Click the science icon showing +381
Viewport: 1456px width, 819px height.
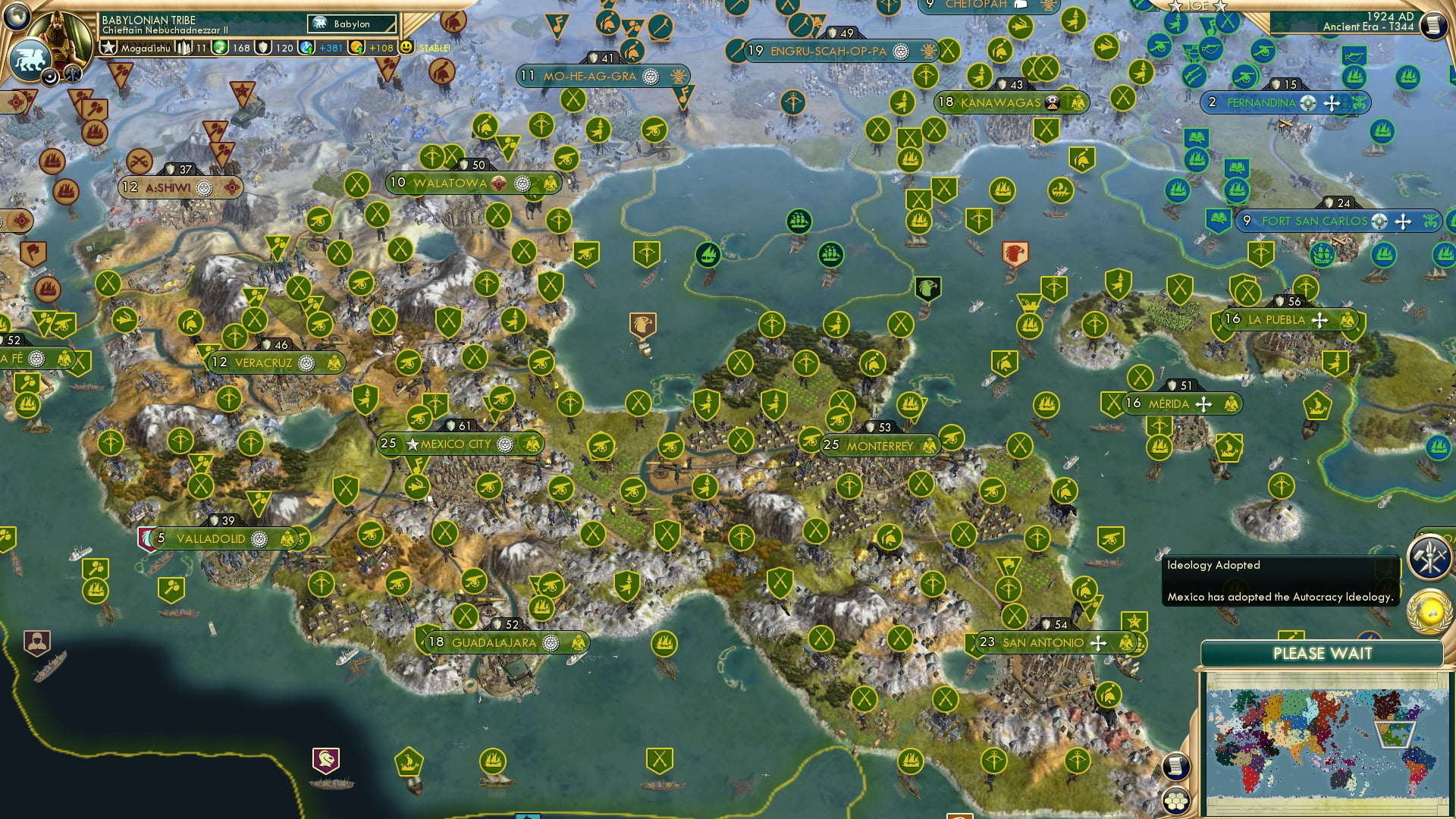pos(307,47)
